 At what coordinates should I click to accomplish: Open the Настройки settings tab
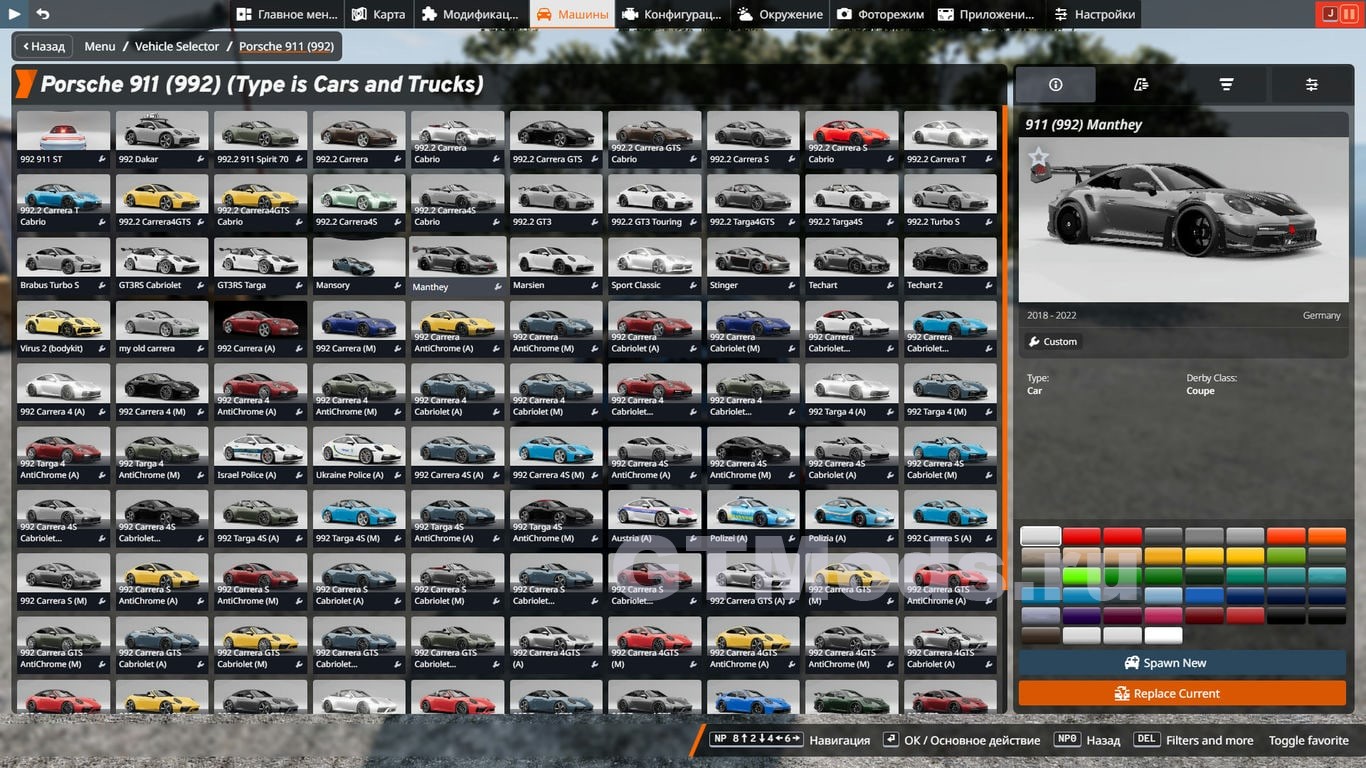pos(1094,14)
